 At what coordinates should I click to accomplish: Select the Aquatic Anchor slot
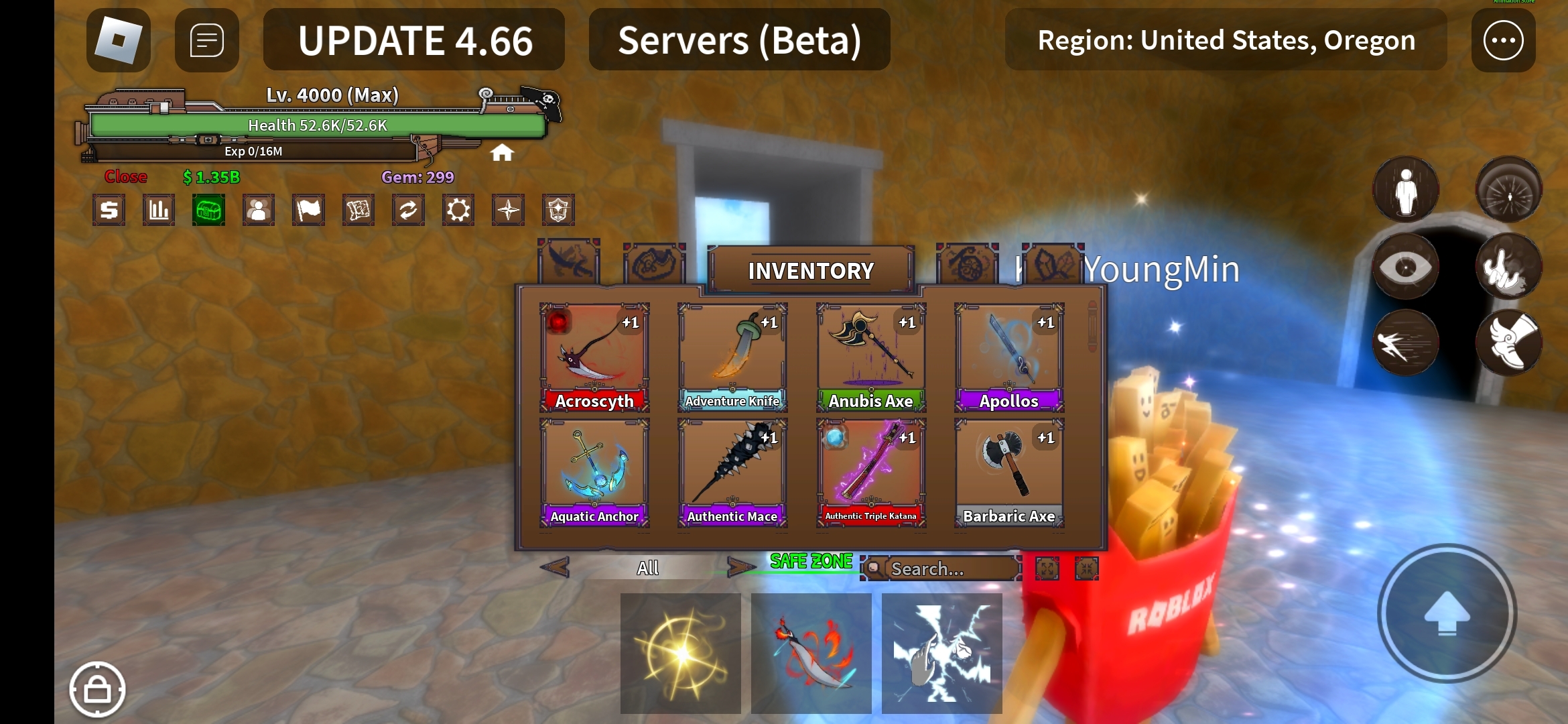594,473
